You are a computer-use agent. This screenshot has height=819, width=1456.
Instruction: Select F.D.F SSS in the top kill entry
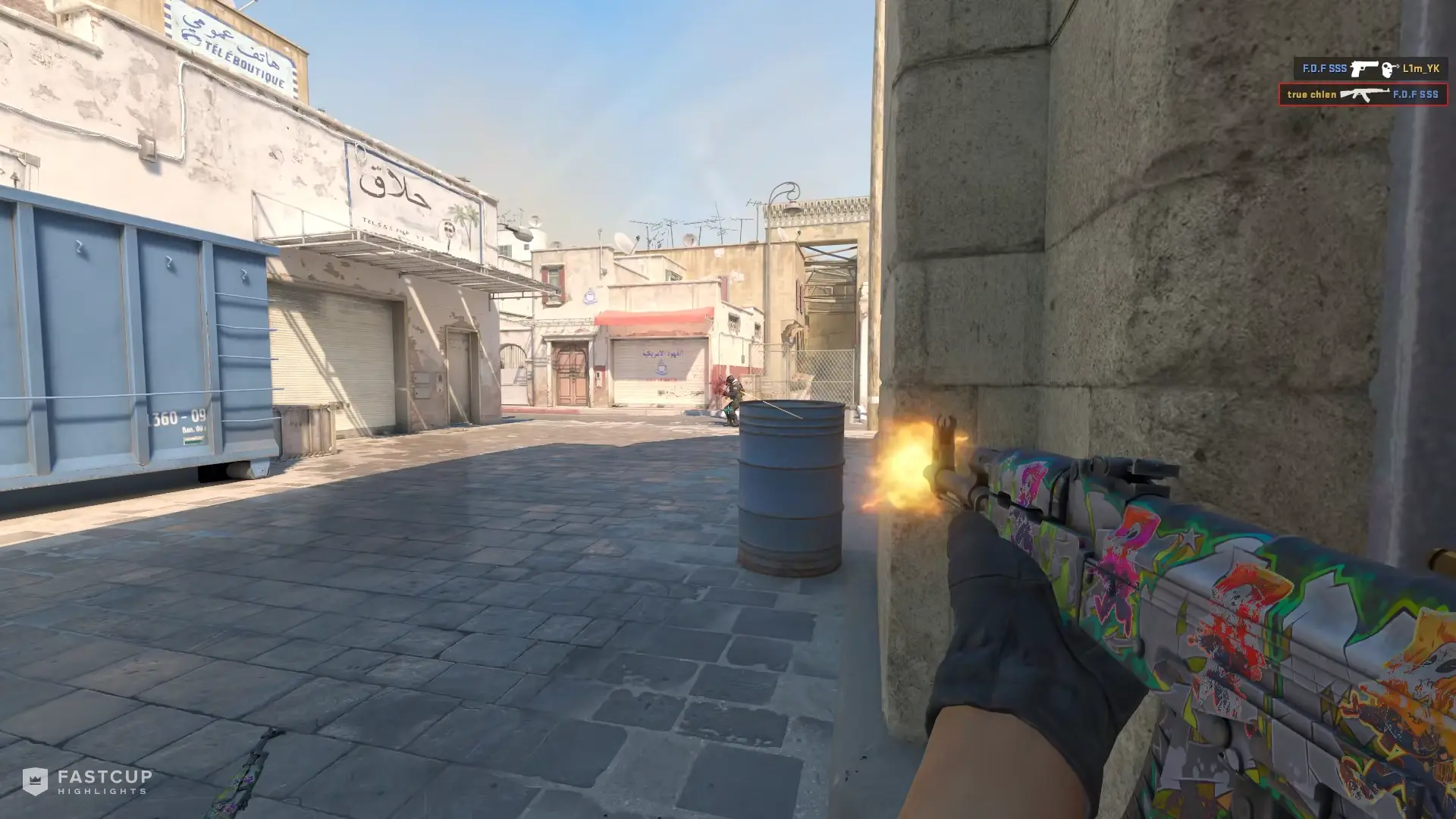pos(1325,67)
